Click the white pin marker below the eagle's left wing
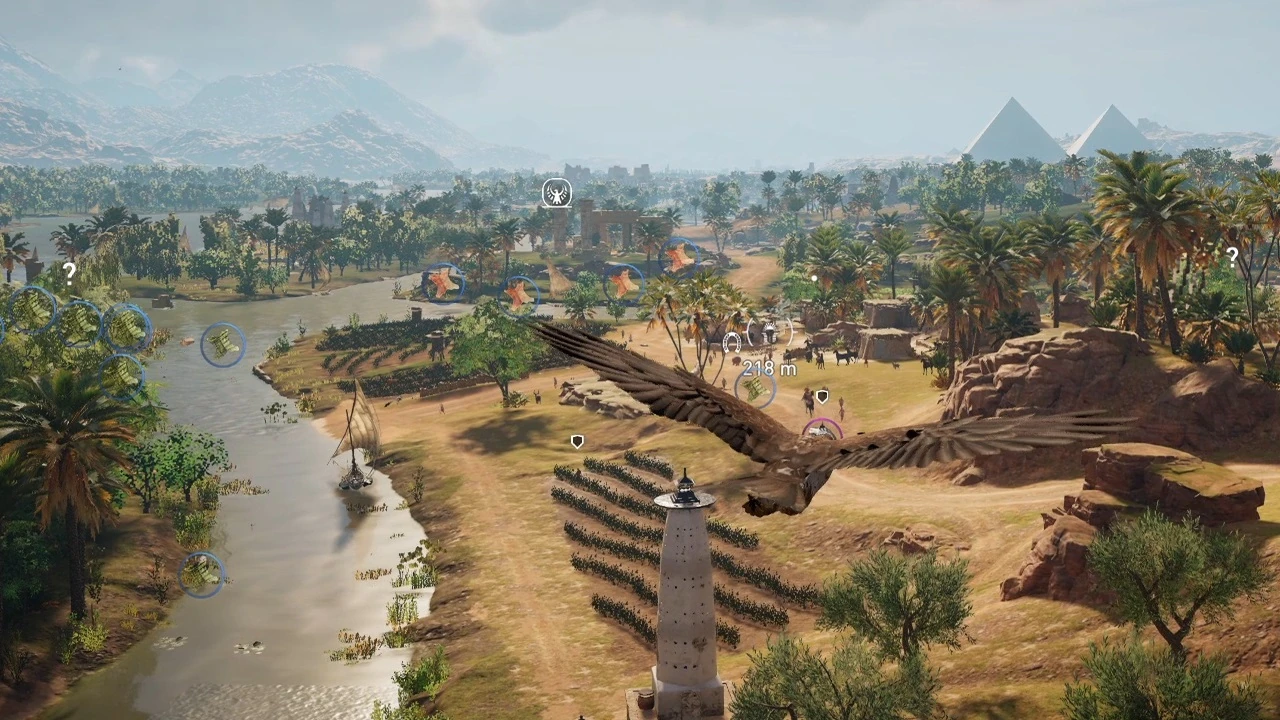Viewport: 1280px width, 720px height. click(576, 441)
